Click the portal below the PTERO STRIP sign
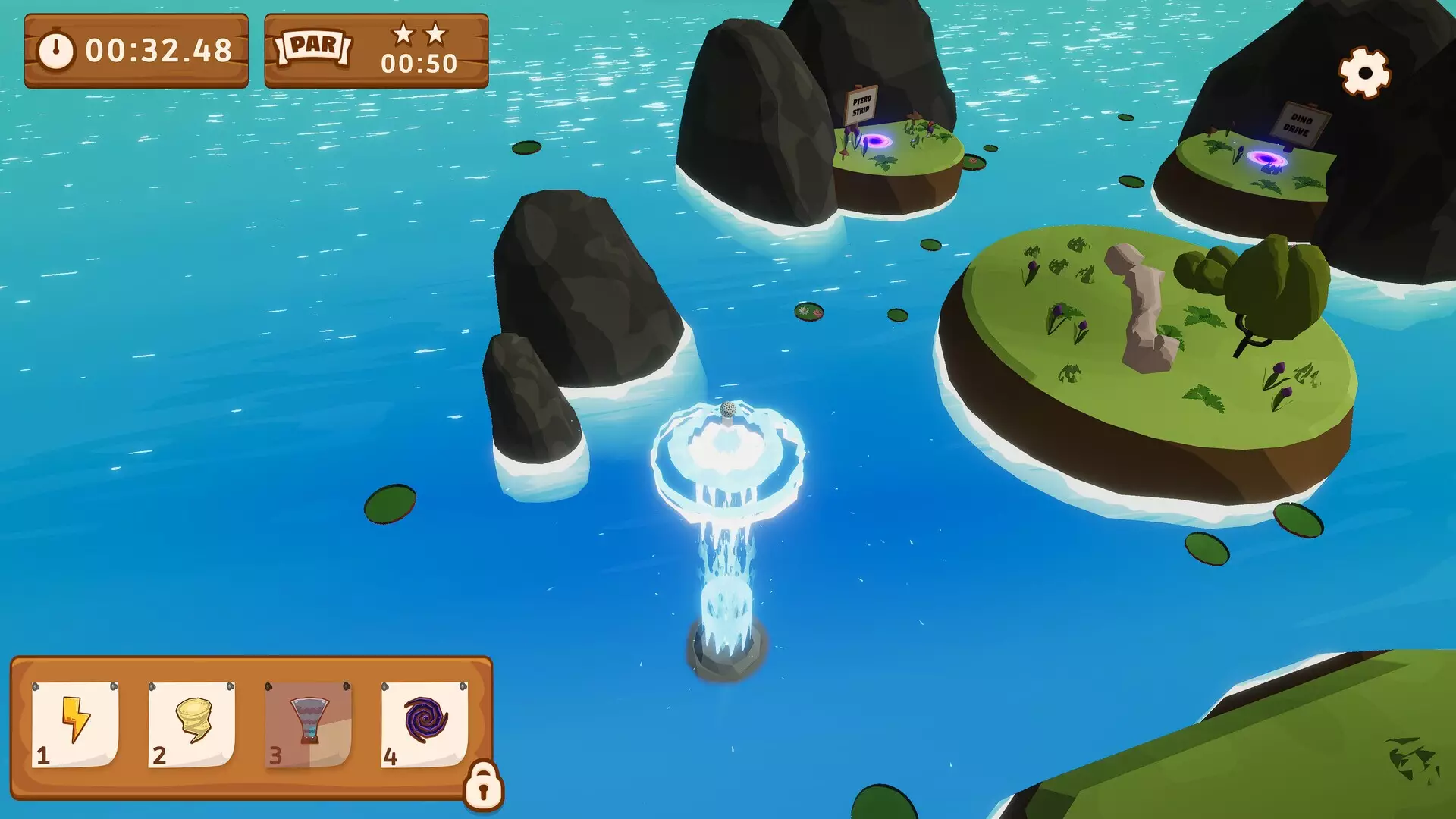 [x=880, y=140]
